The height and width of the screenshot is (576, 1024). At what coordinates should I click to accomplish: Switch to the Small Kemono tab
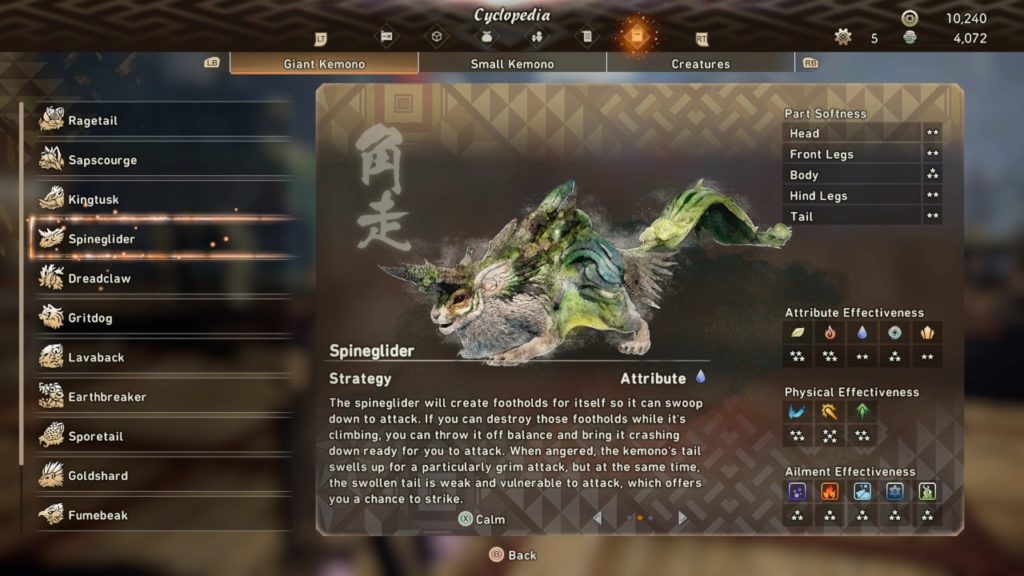pyautogui.click(x=512, y=64)
